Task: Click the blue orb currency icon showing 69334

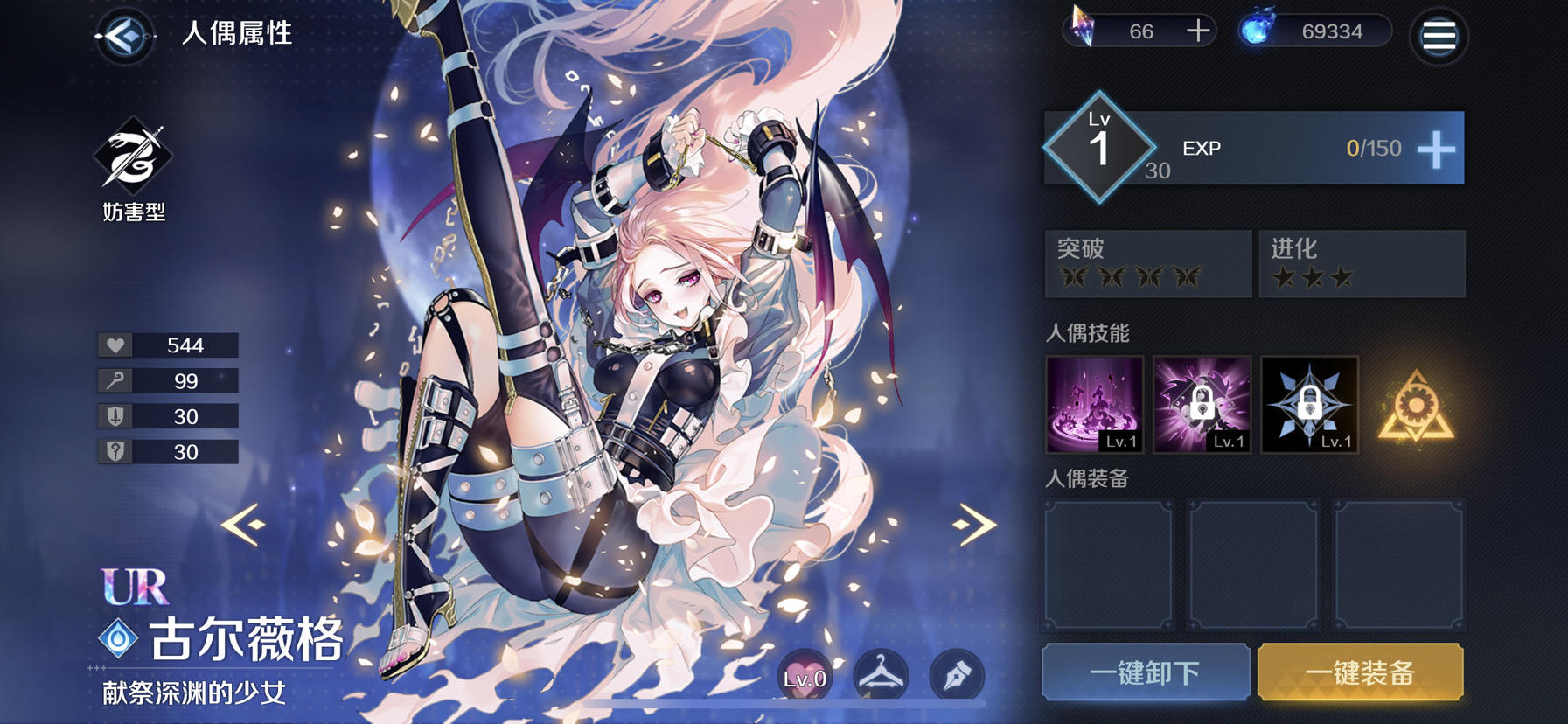Action: [1258, 29]
